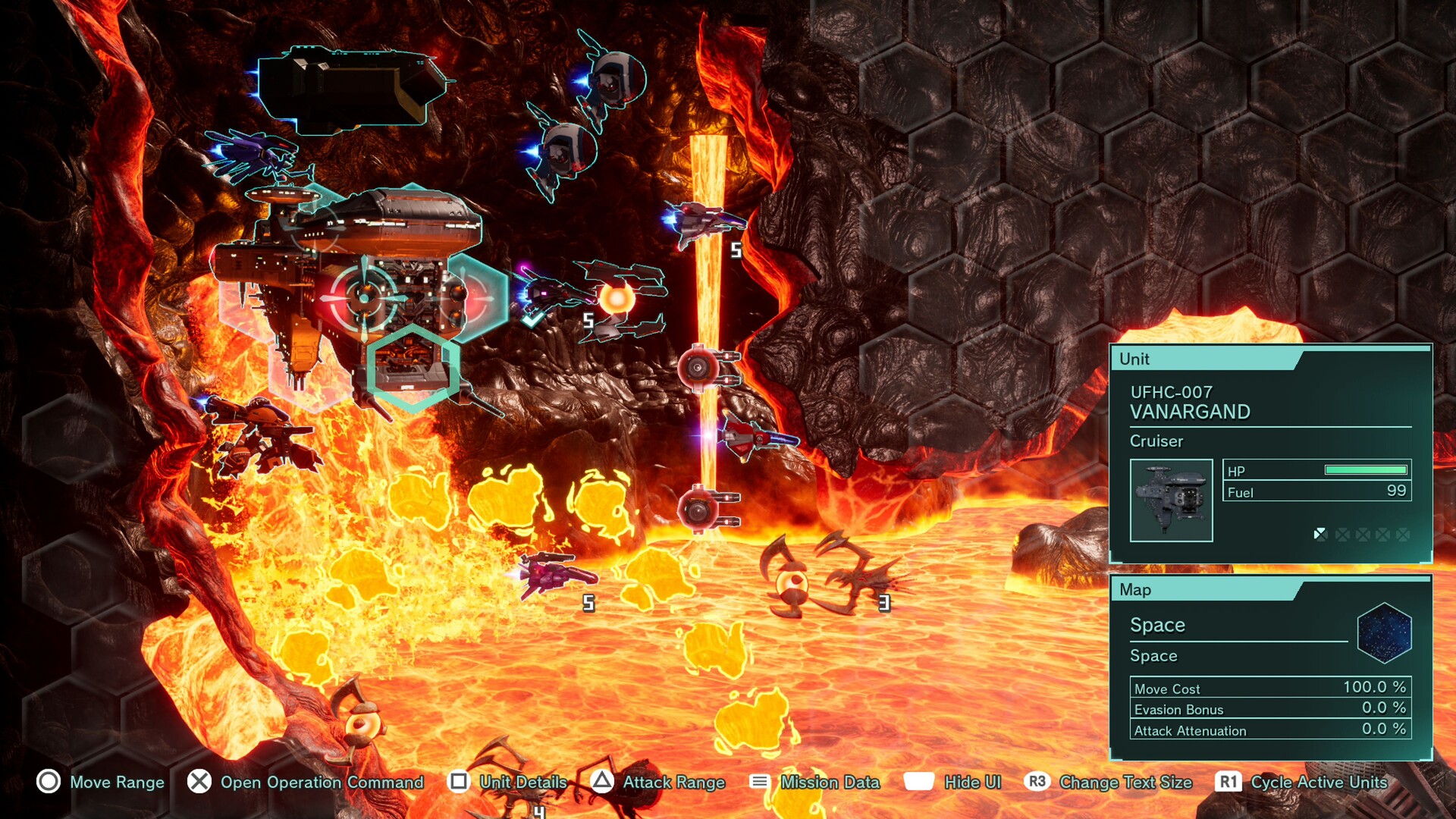
Task: Click the touchpad Hide UI icon
Action: coord(918,783)
